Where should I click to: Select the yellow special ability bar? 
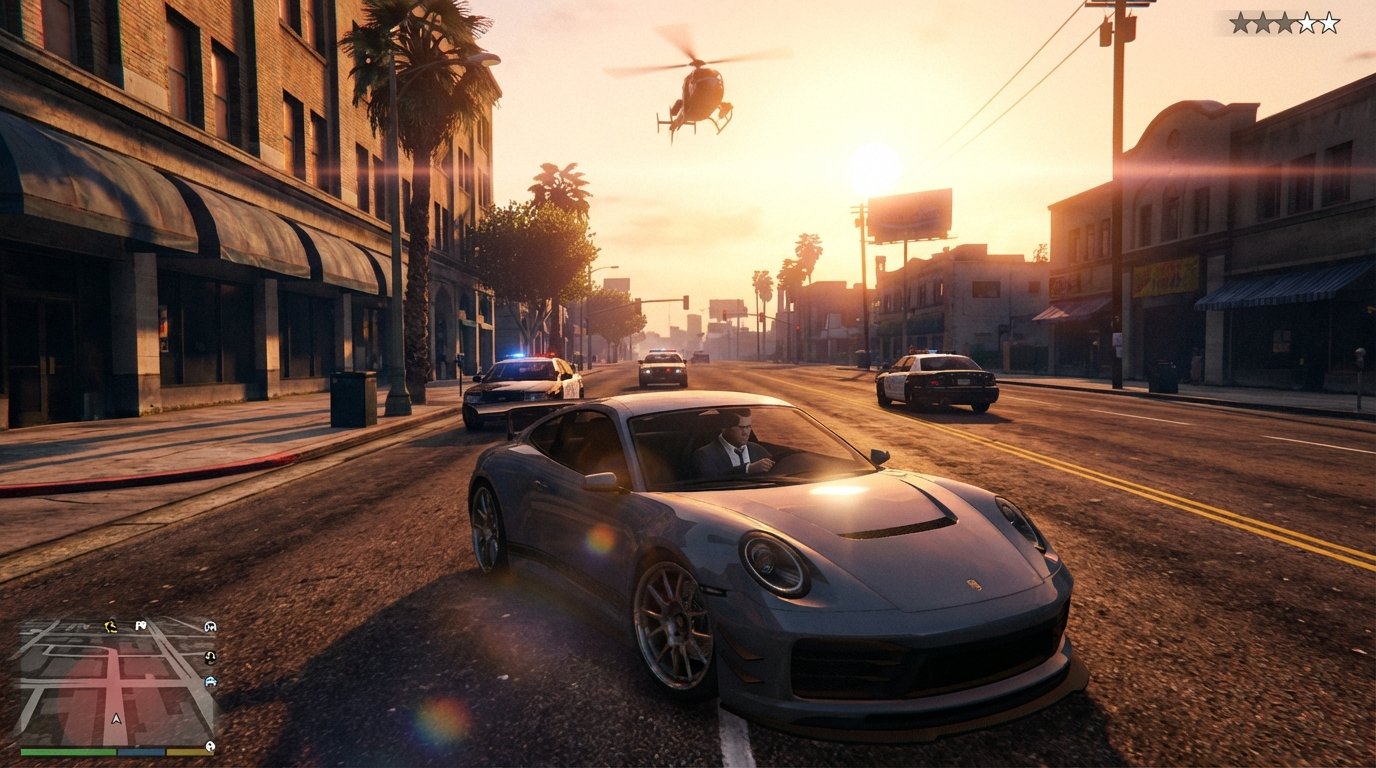[190, 751]
